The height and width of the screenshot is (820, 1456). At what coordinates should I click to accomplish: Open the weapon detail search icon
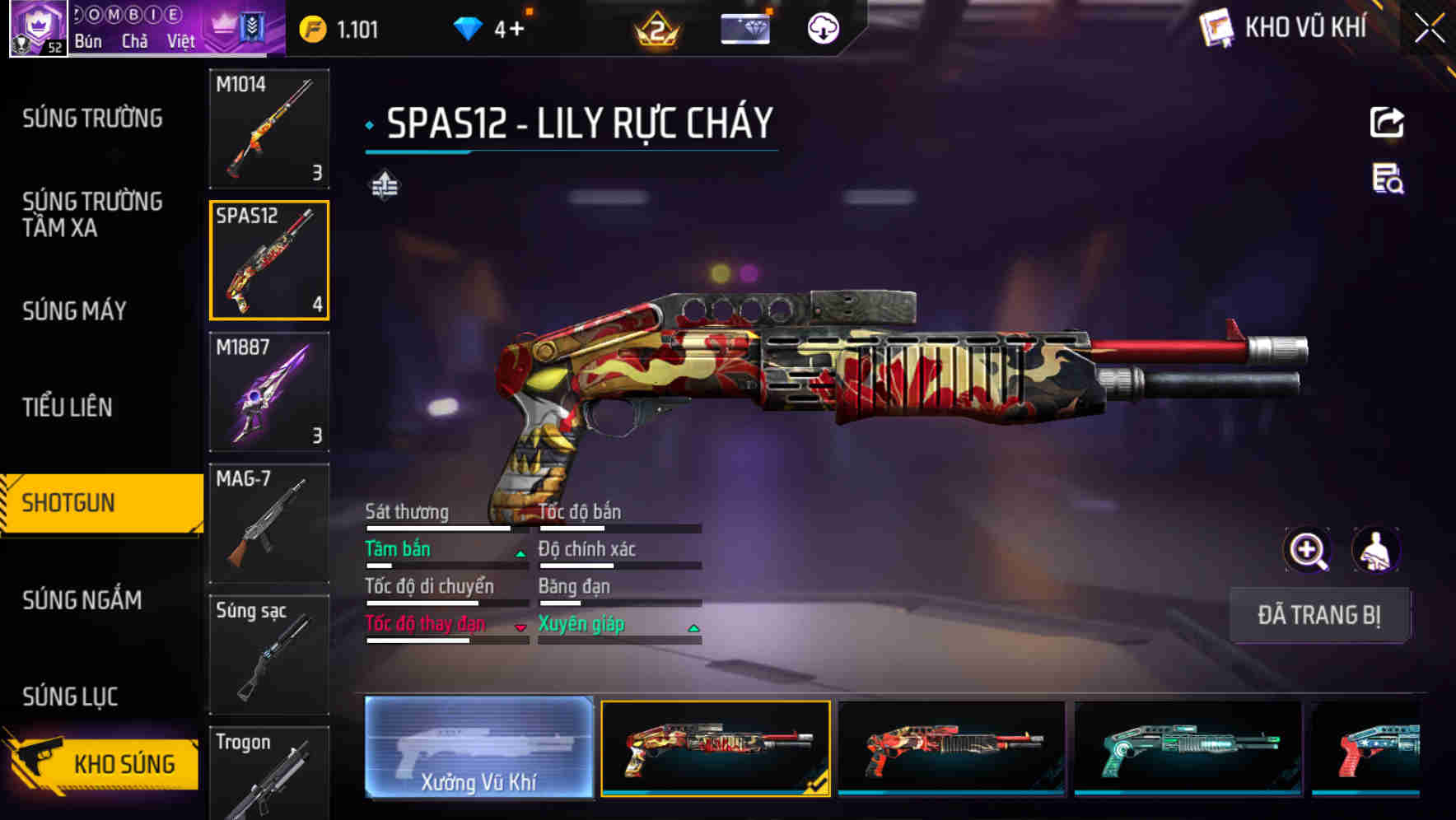[x=1388, y=179]
